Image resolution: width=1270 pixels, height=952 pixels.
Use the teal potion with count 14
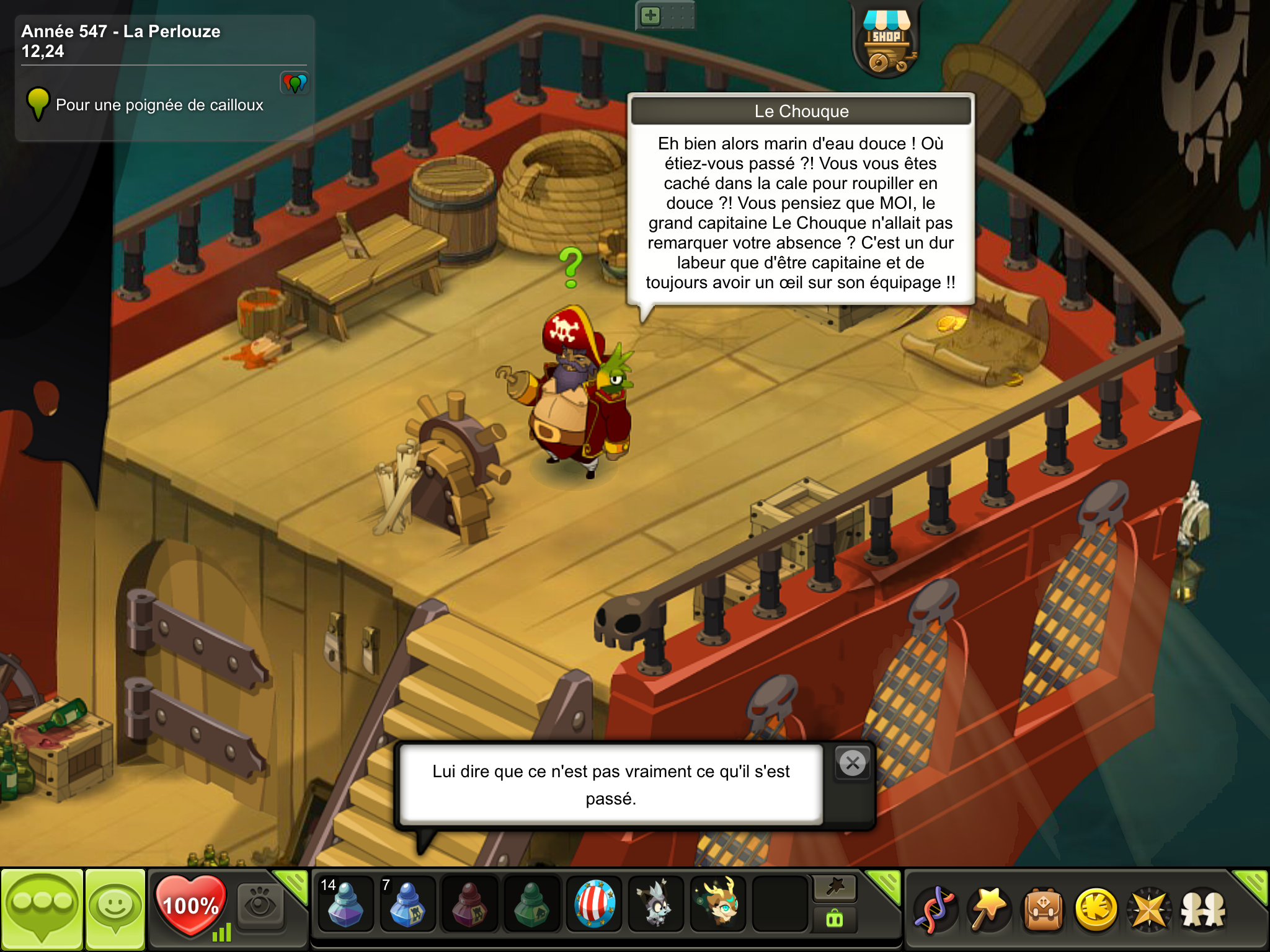click(x=345, y=904)
